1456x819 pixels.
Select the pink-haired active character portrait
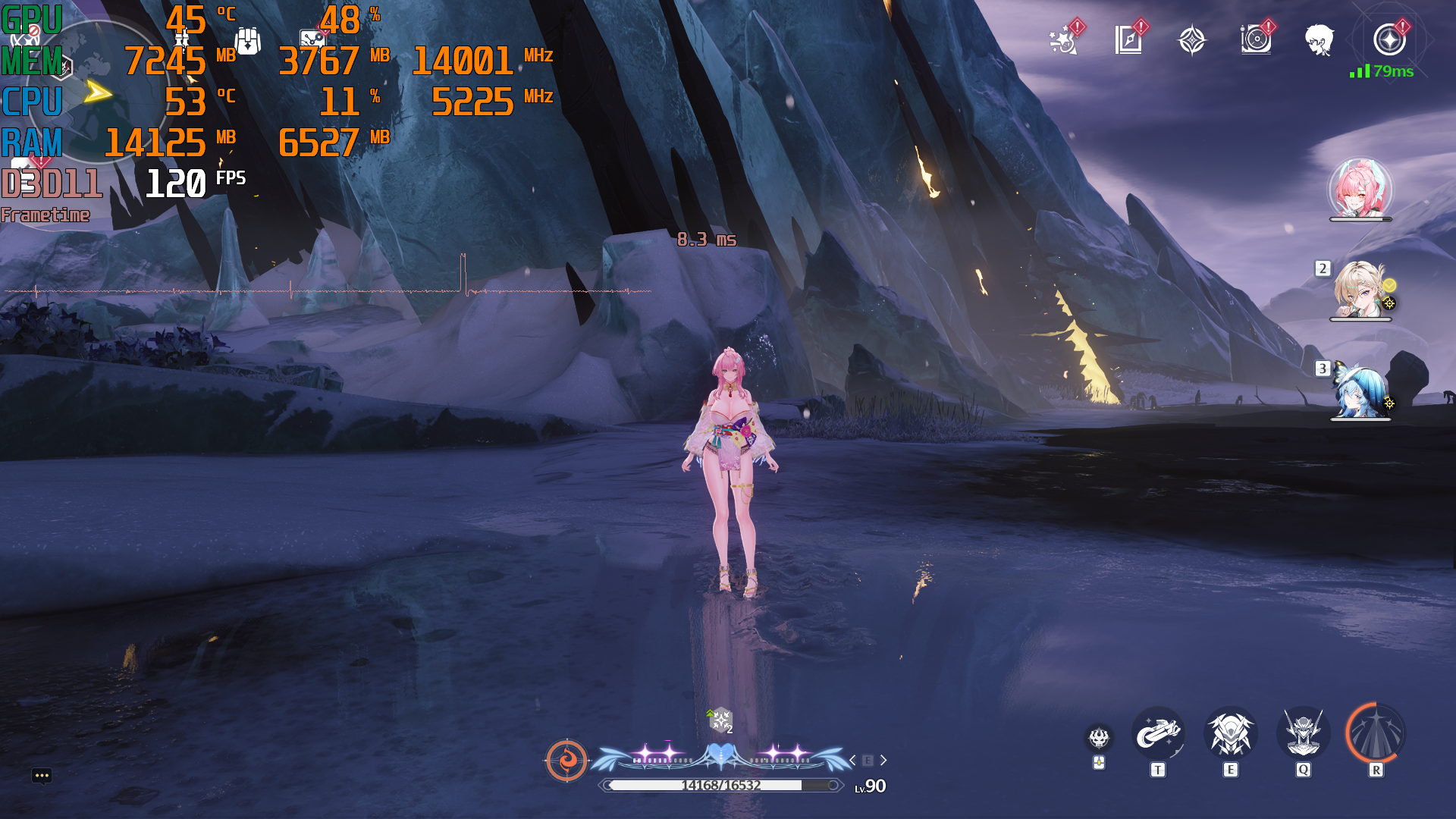click(1360, 188)
